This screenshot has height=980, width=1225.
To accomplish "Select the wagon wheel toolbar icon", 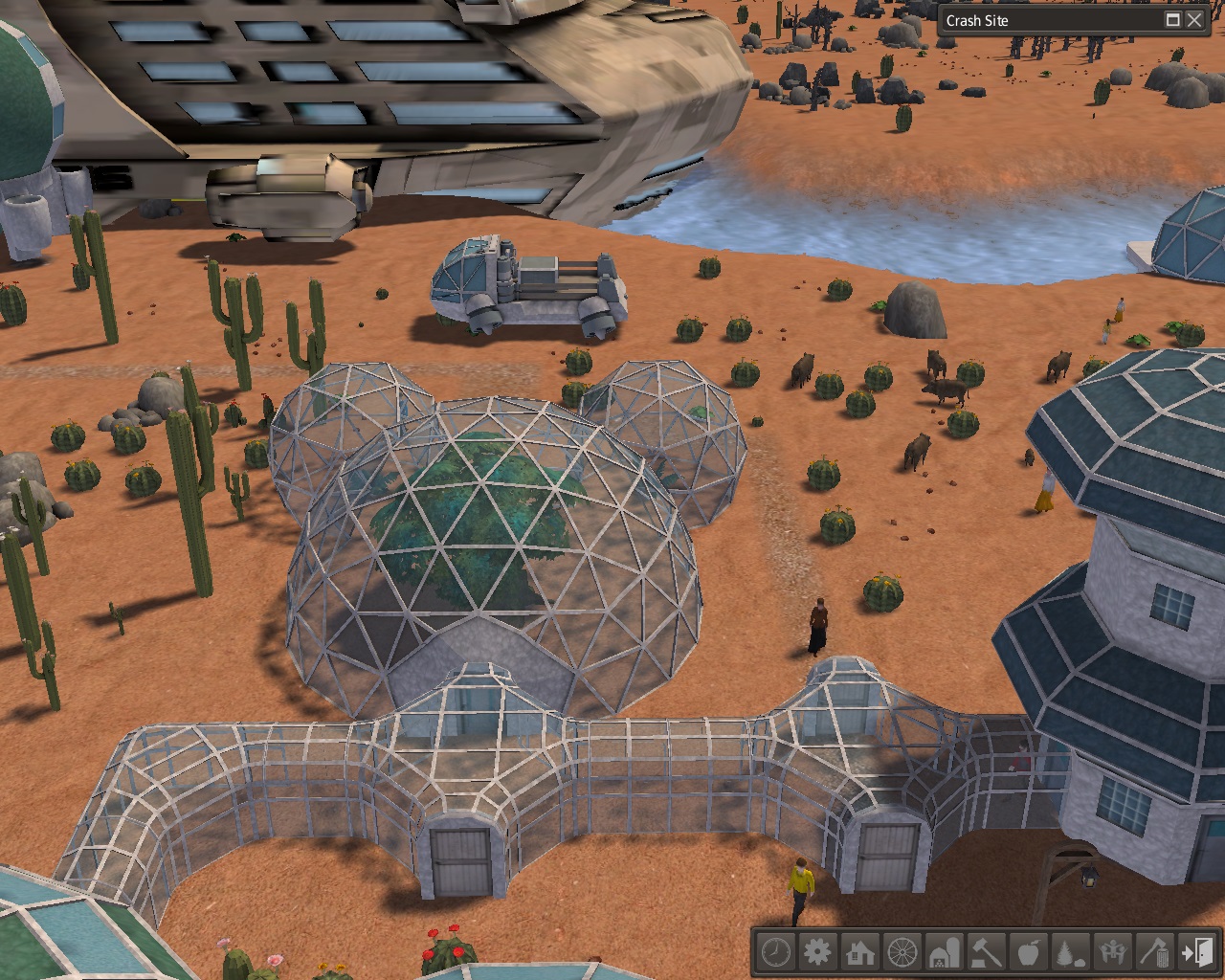I will [902, 952].
